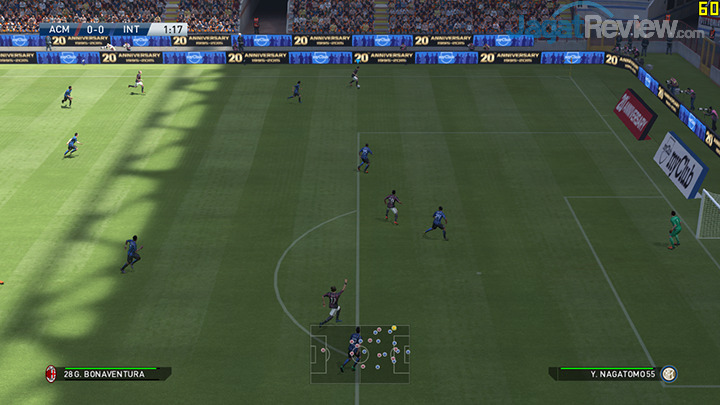
Task: Click the pitch radar minimap
Action: [360, 353]
